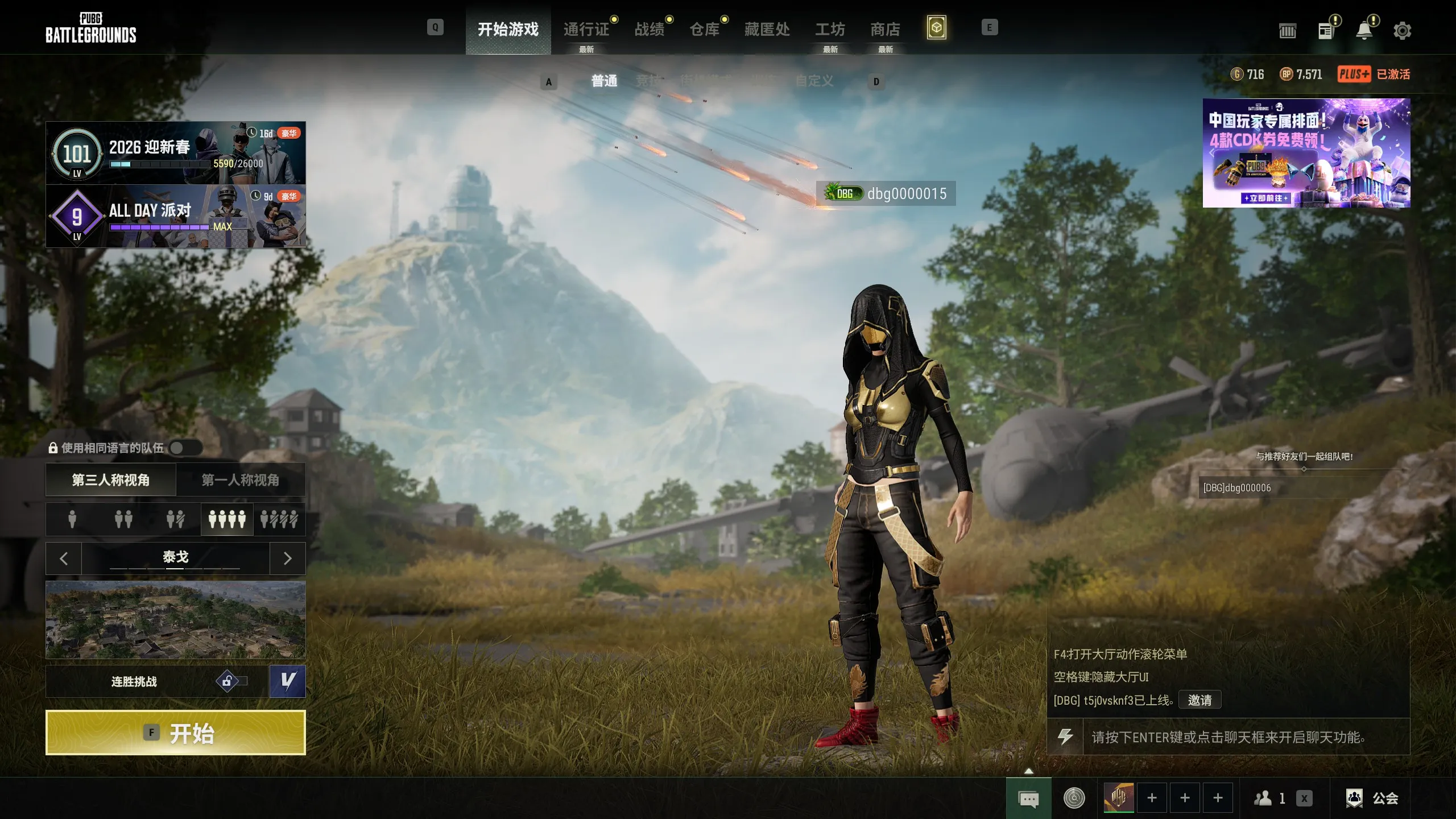This screenshot has height=819, width=1456.
Task: Open the 公会 clan panel
Action: click(1372, 799)
